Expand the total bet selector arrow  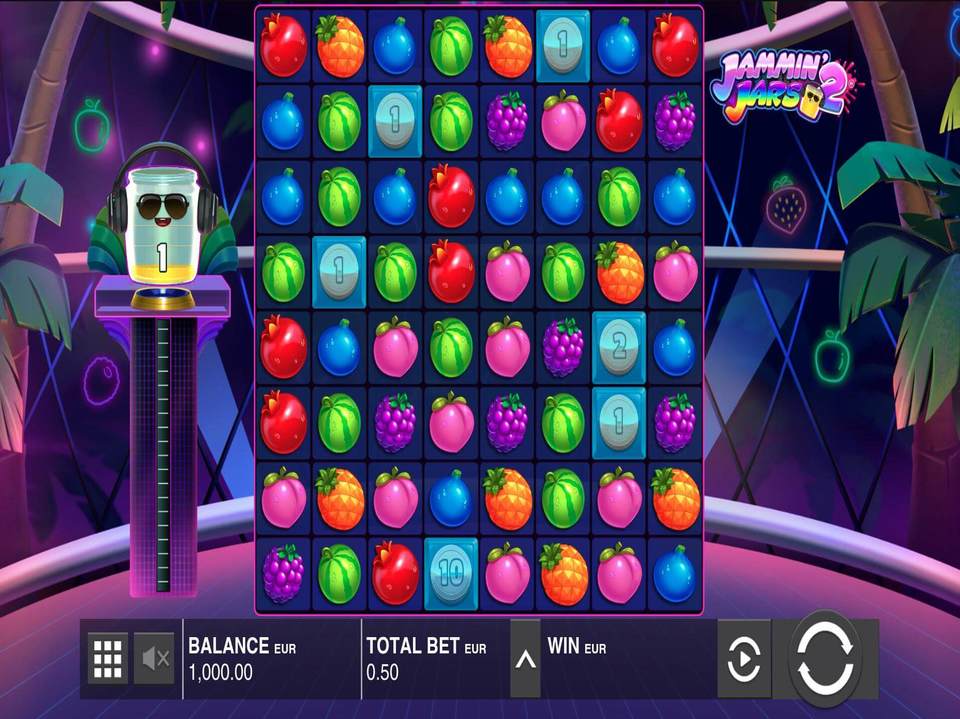[x=525, y=659]
